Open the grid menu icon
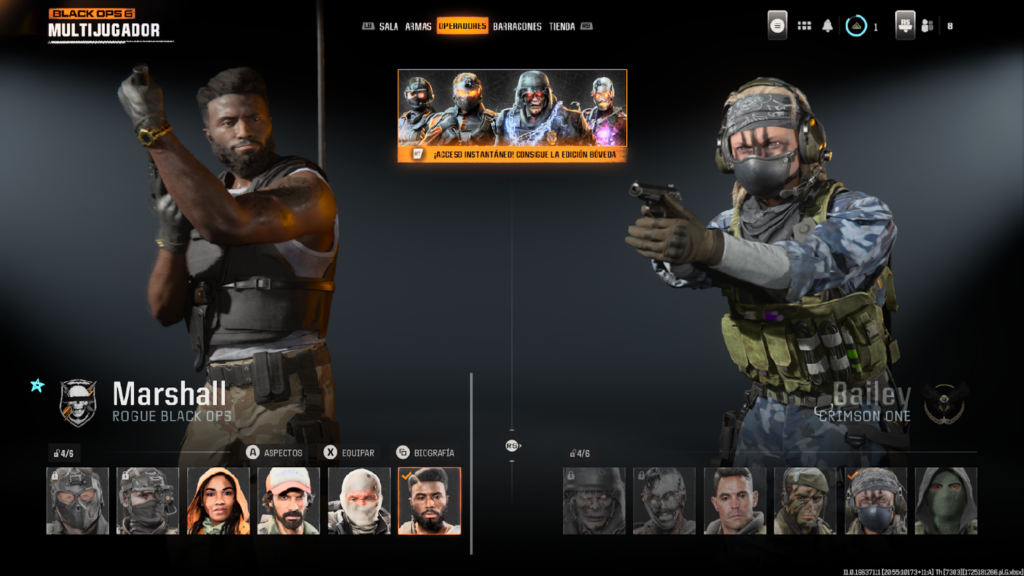1024x576 pixels. [x=804, y=26]
